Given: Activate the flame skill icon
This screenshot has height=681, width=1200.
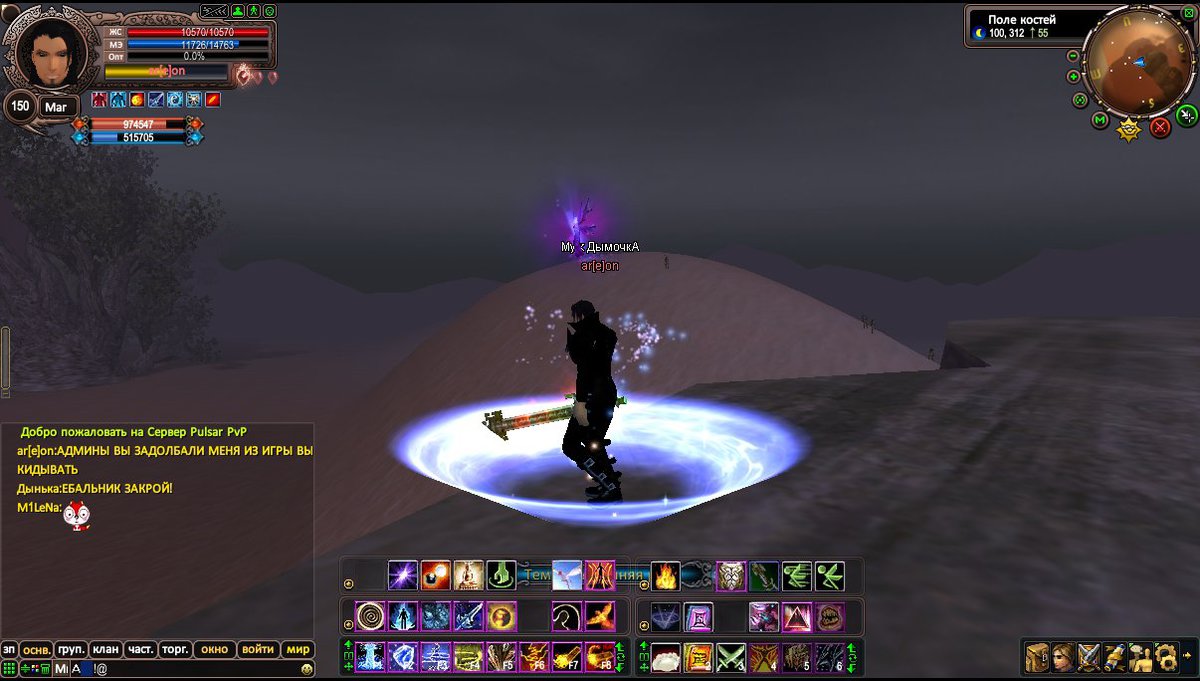Looking at the screenshot, I should pos(665,575).
